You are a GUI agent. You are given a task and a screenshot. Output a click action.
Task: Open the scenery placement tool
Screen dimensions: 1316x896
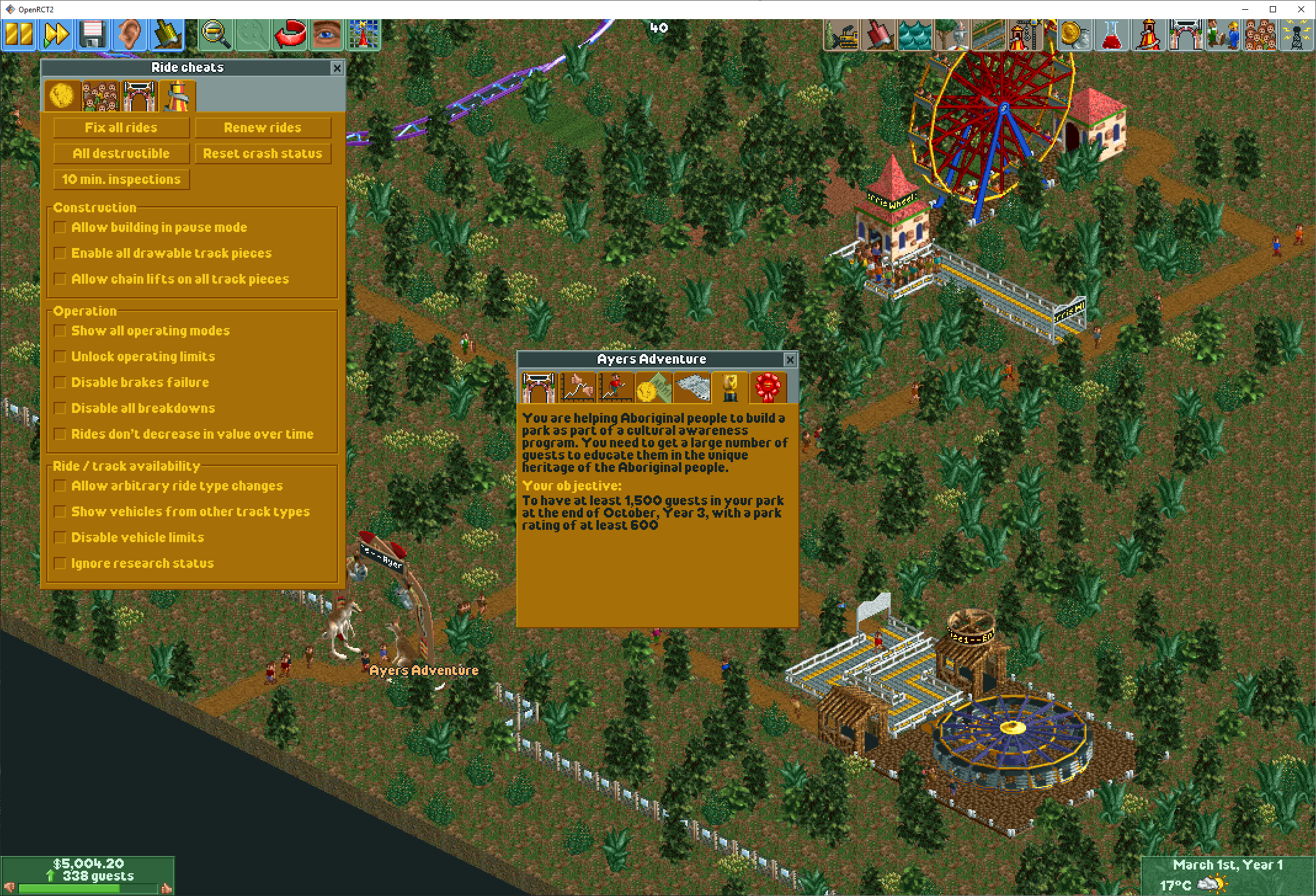pyautogui.click(x=952, y=34)
